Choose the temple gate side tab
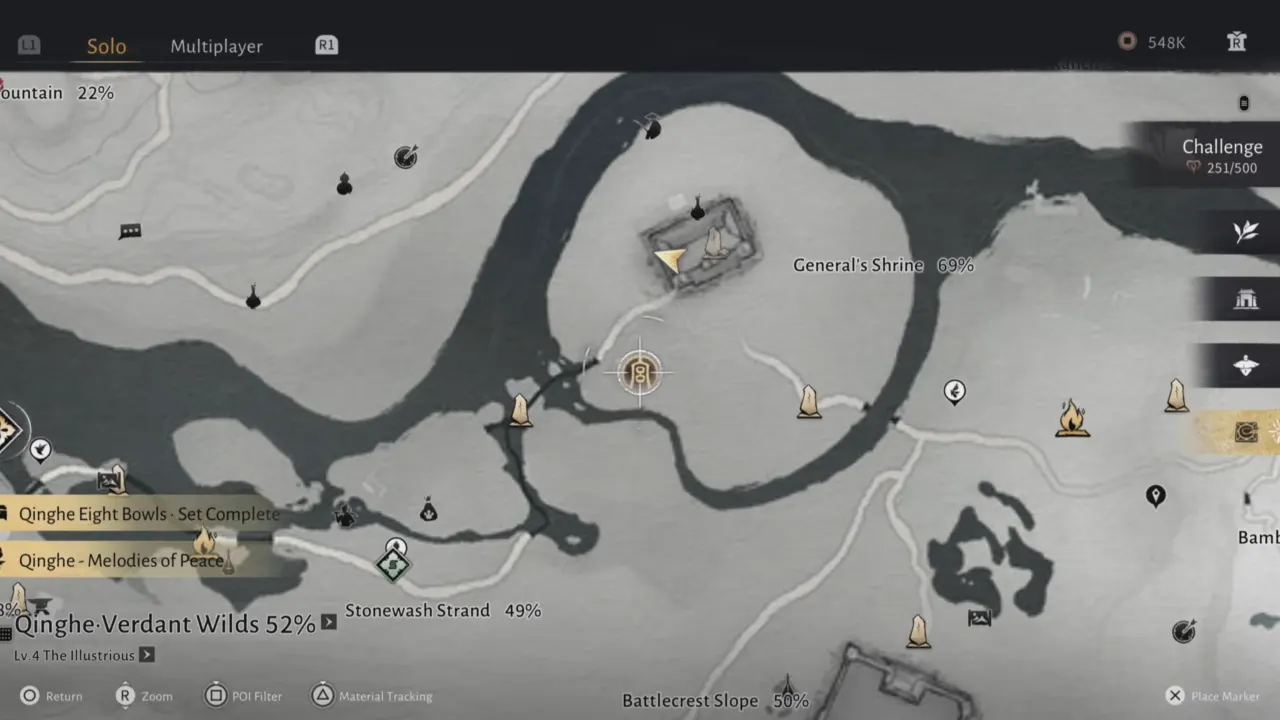The width and height of the screenshot is (1280, 720). click(1245, 299)
